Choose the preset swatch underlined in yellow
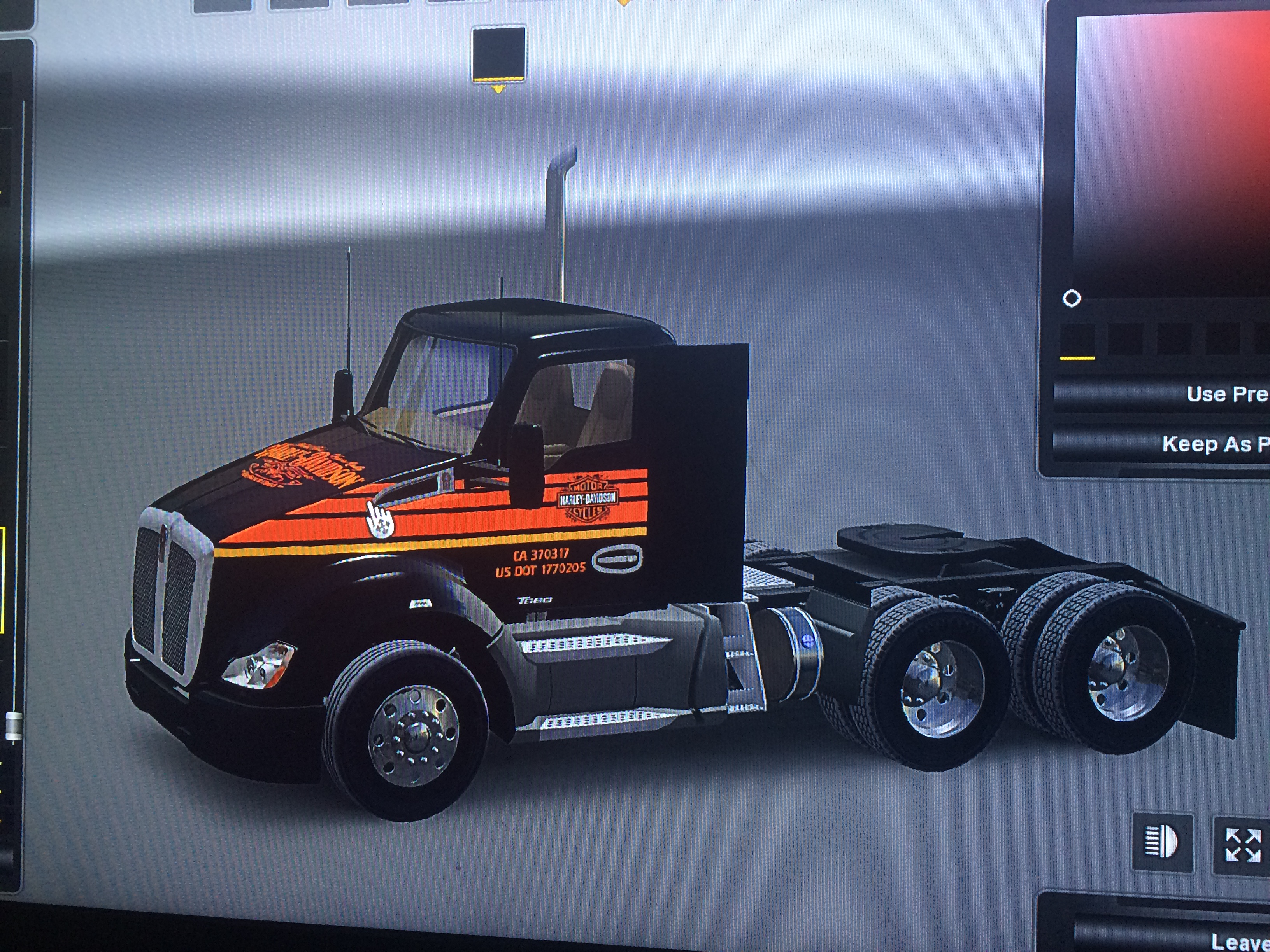Image resolution: width=1270 pixels, height=952 pixels. (1077, 340)
